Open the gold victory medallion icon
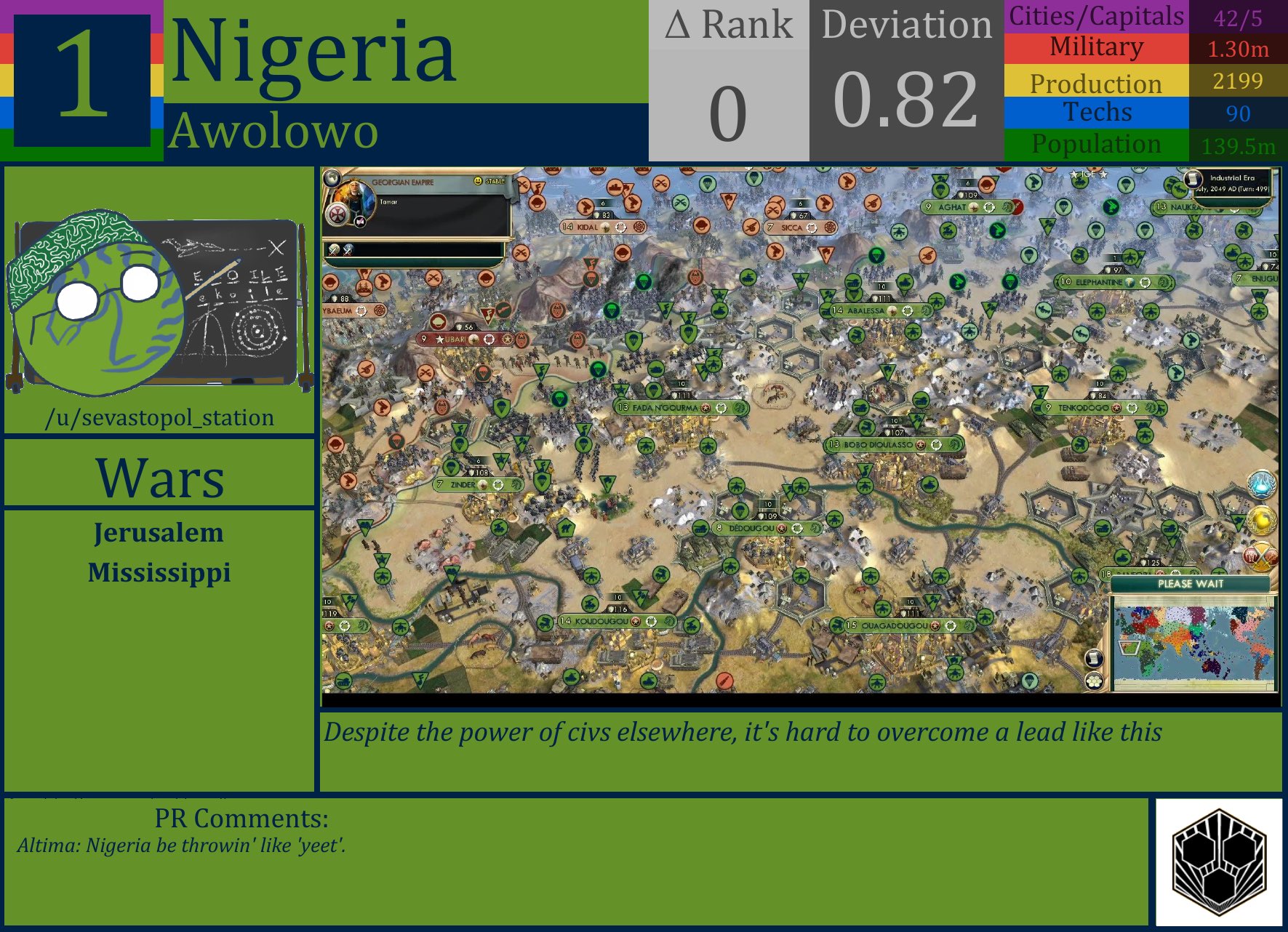This screenshot has width=1288, height=932. click(x=1263, y=519)
